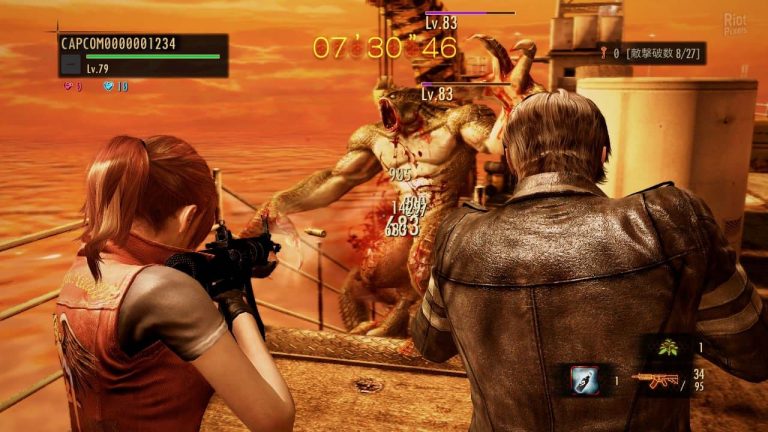Click the pink gem counter icon
Screen dimensions: 768x432
tap(68, 87)
